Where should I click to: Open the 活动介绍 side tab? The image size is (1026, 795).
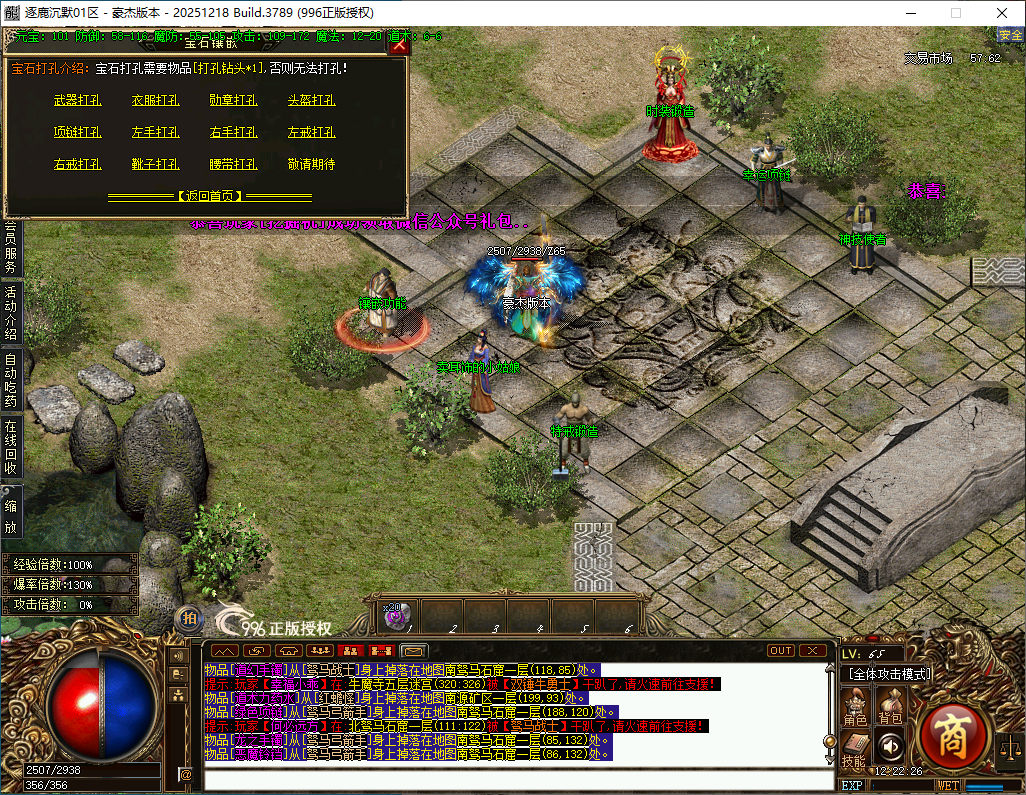[x=11, y=311]
